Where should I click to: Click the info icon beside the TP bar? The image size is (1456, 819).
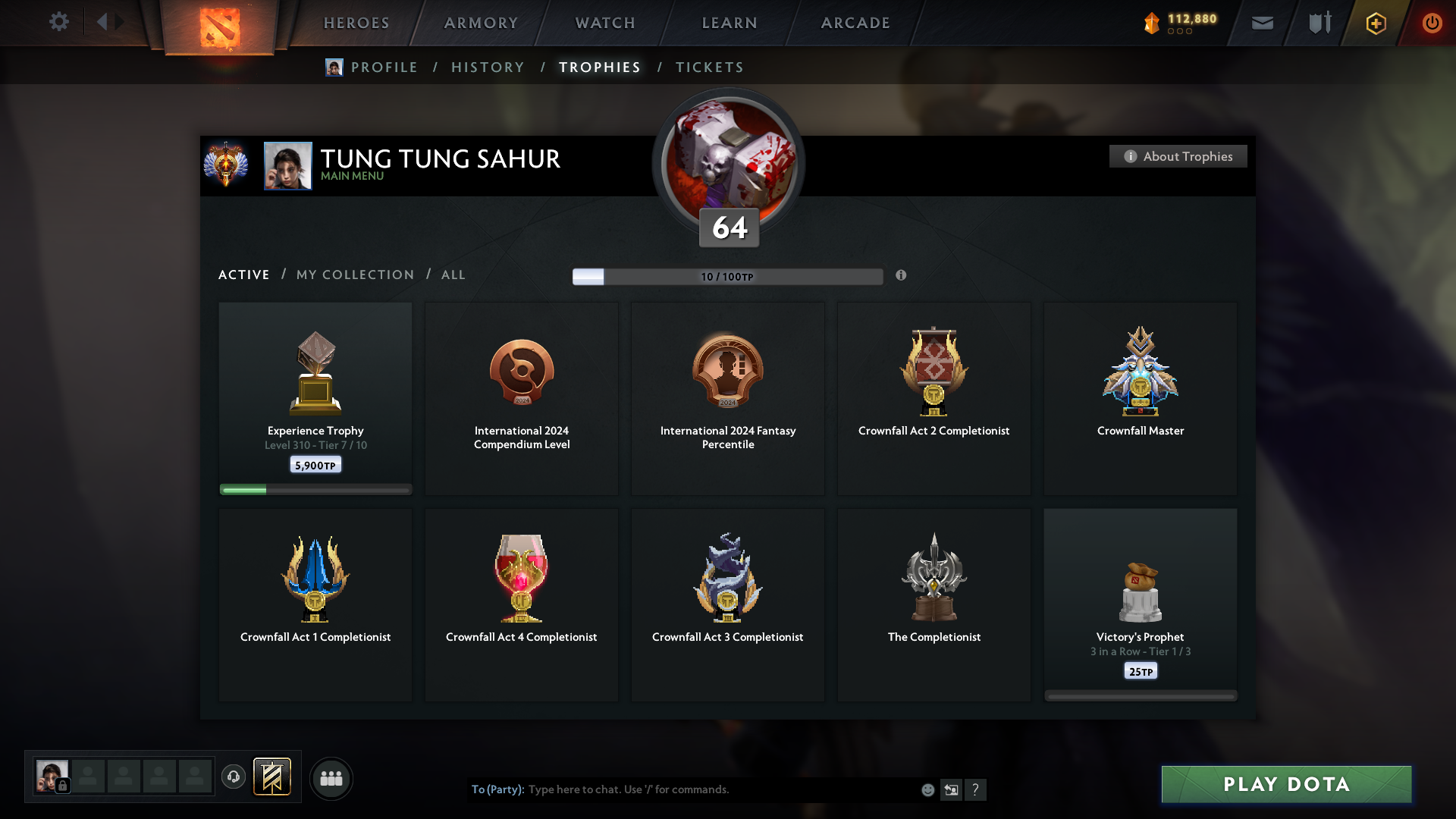click(x=902, y=276)
